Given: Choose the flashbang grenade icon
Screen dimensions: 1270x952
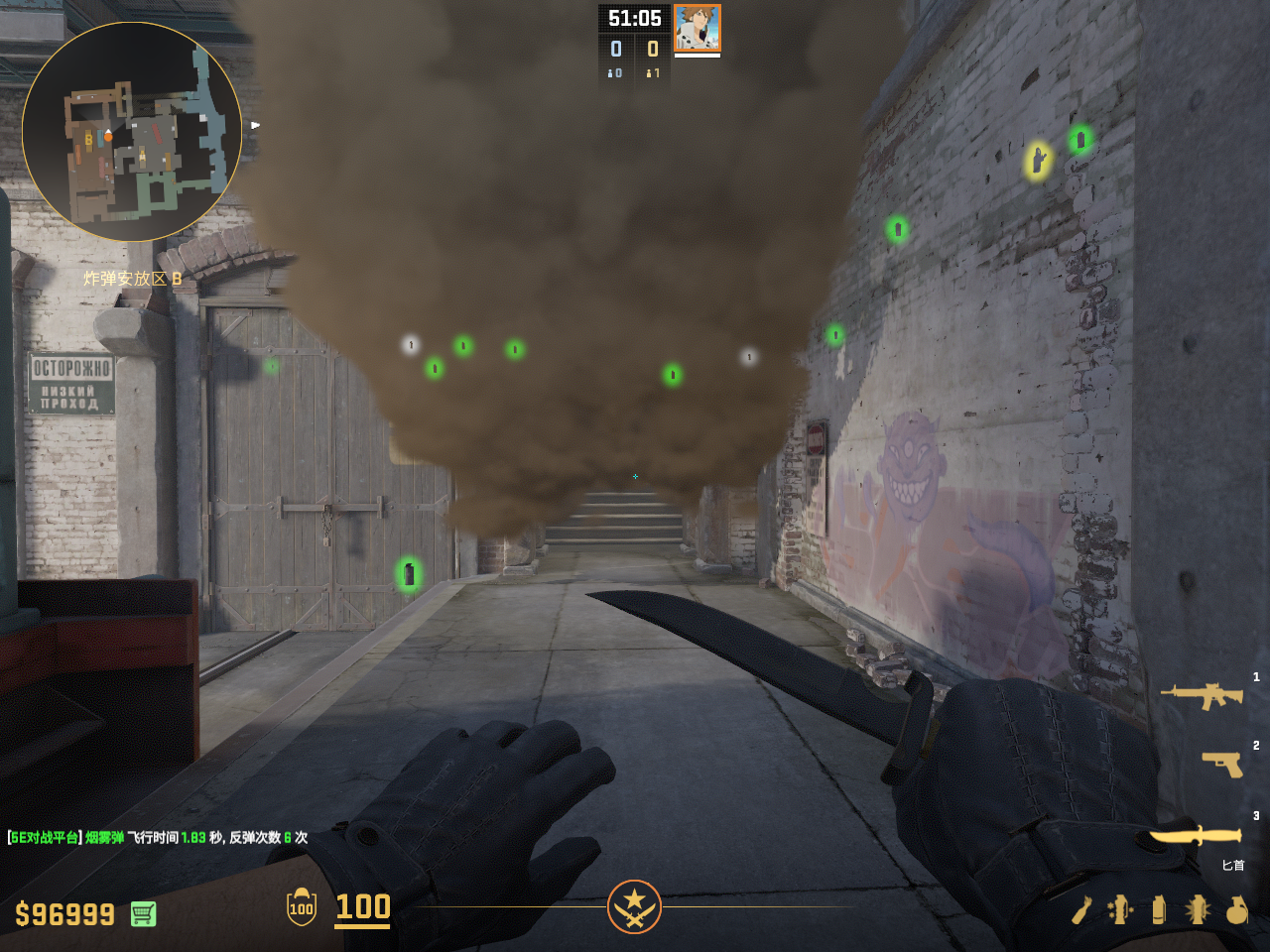Looking at the screenshot, I should (x=1197, y=909).
